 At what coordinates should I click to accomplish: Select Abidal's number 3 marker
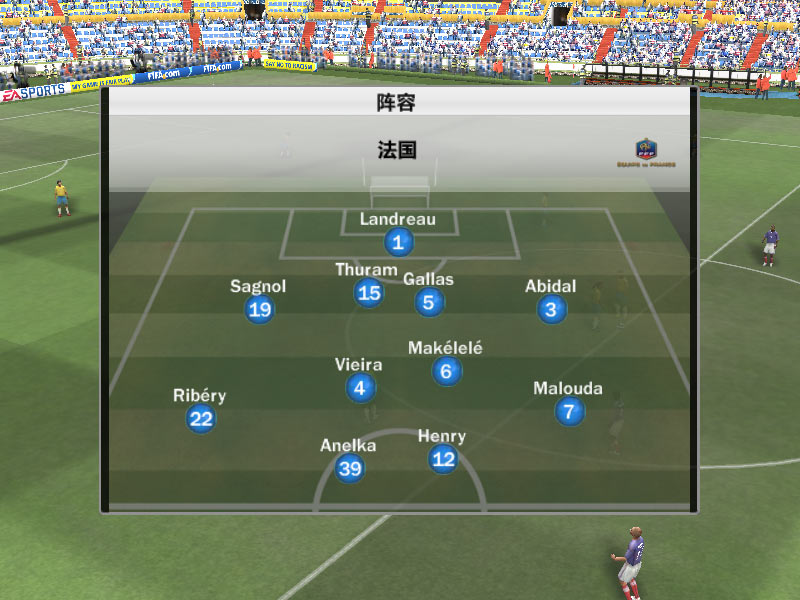point(551,309)
